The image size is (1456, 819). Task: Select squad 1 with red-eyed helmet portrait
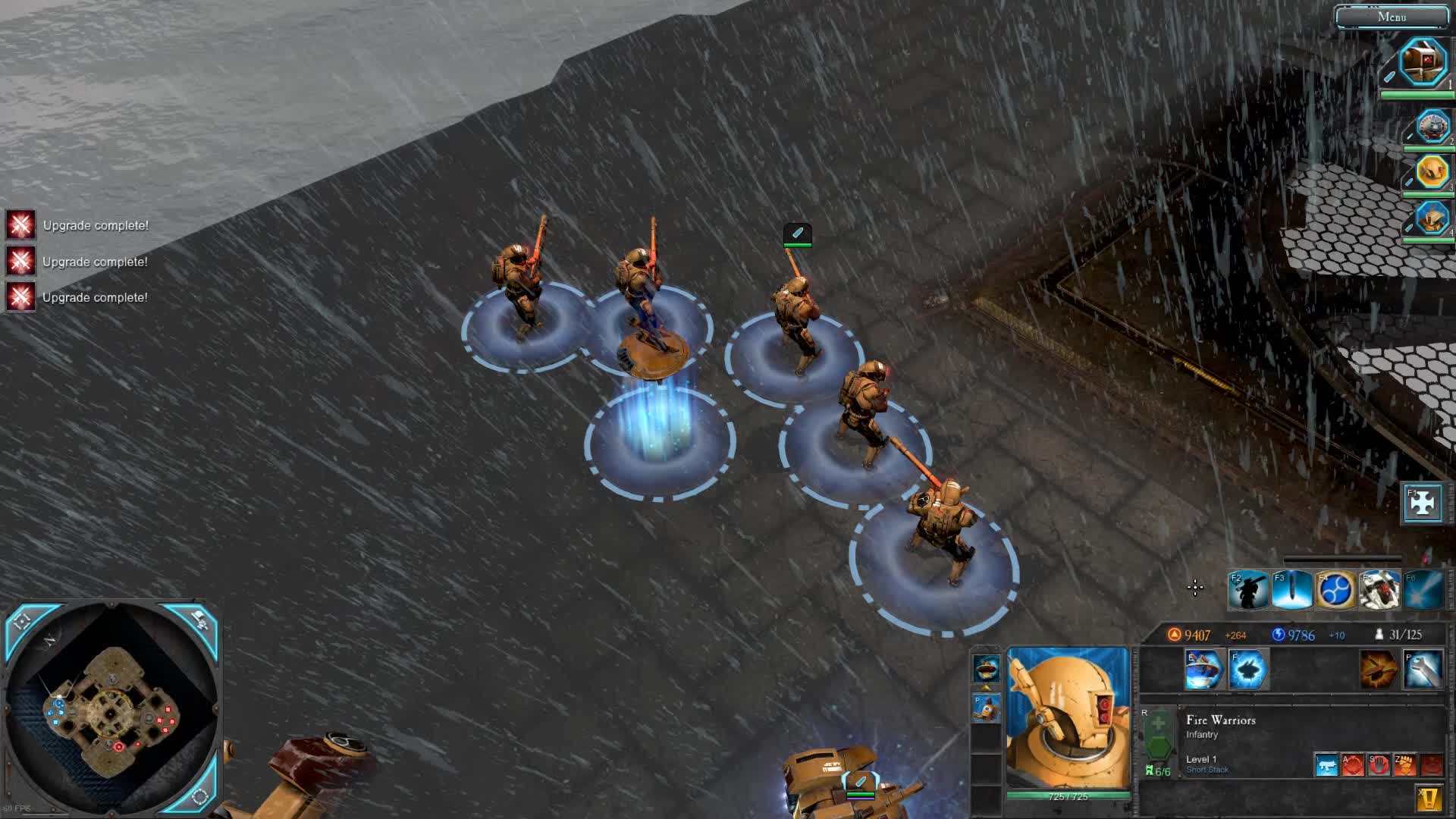(x=1422, y=62)
